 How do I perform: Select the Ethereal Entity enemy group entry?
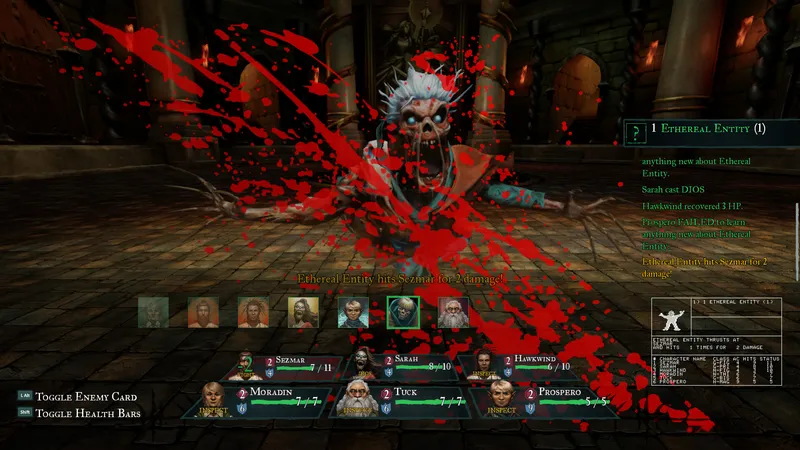tap(710, 129)
